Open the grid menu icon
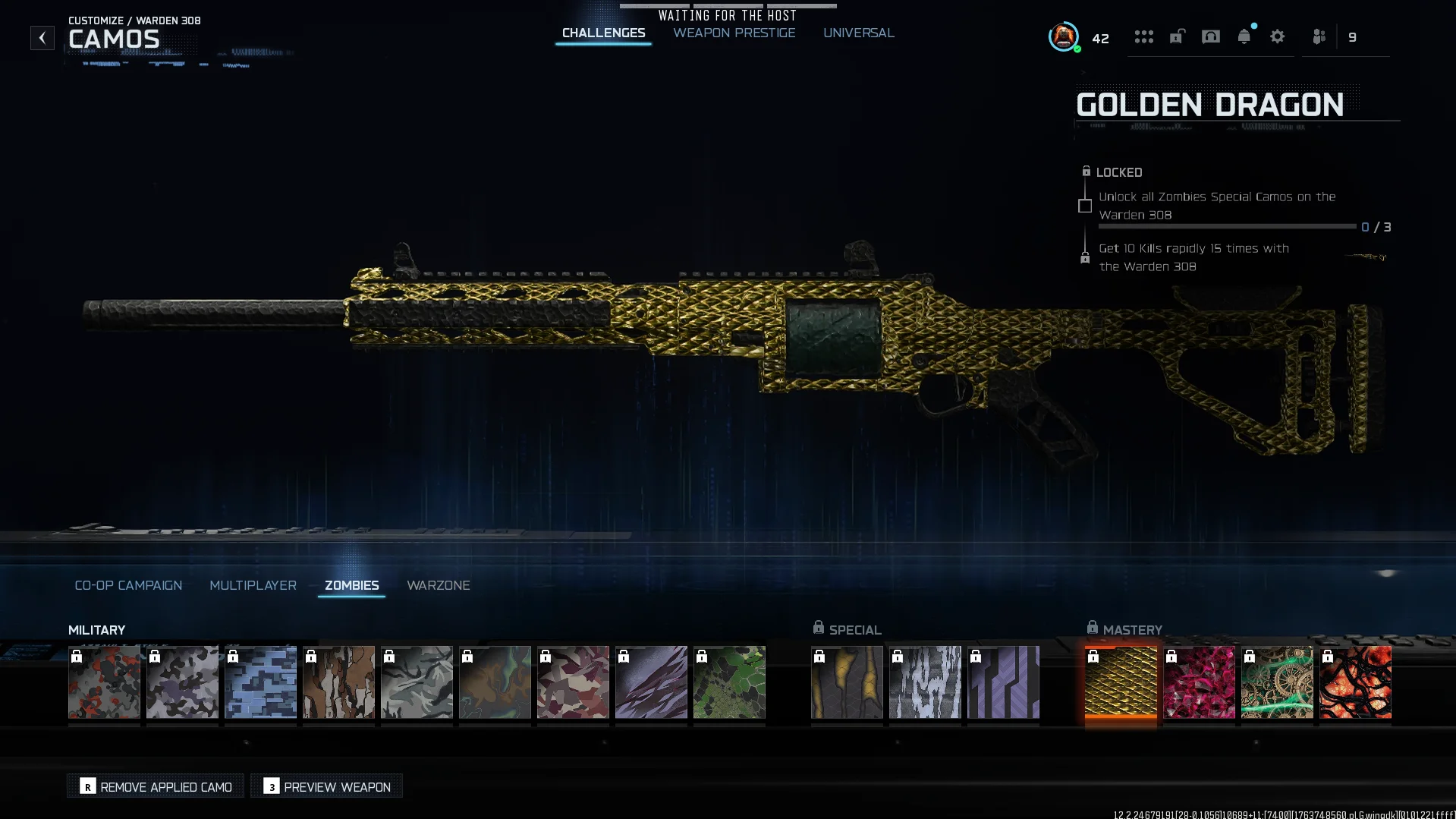The width and height of the screenshot is (1456, 819). pos(1143,36)
